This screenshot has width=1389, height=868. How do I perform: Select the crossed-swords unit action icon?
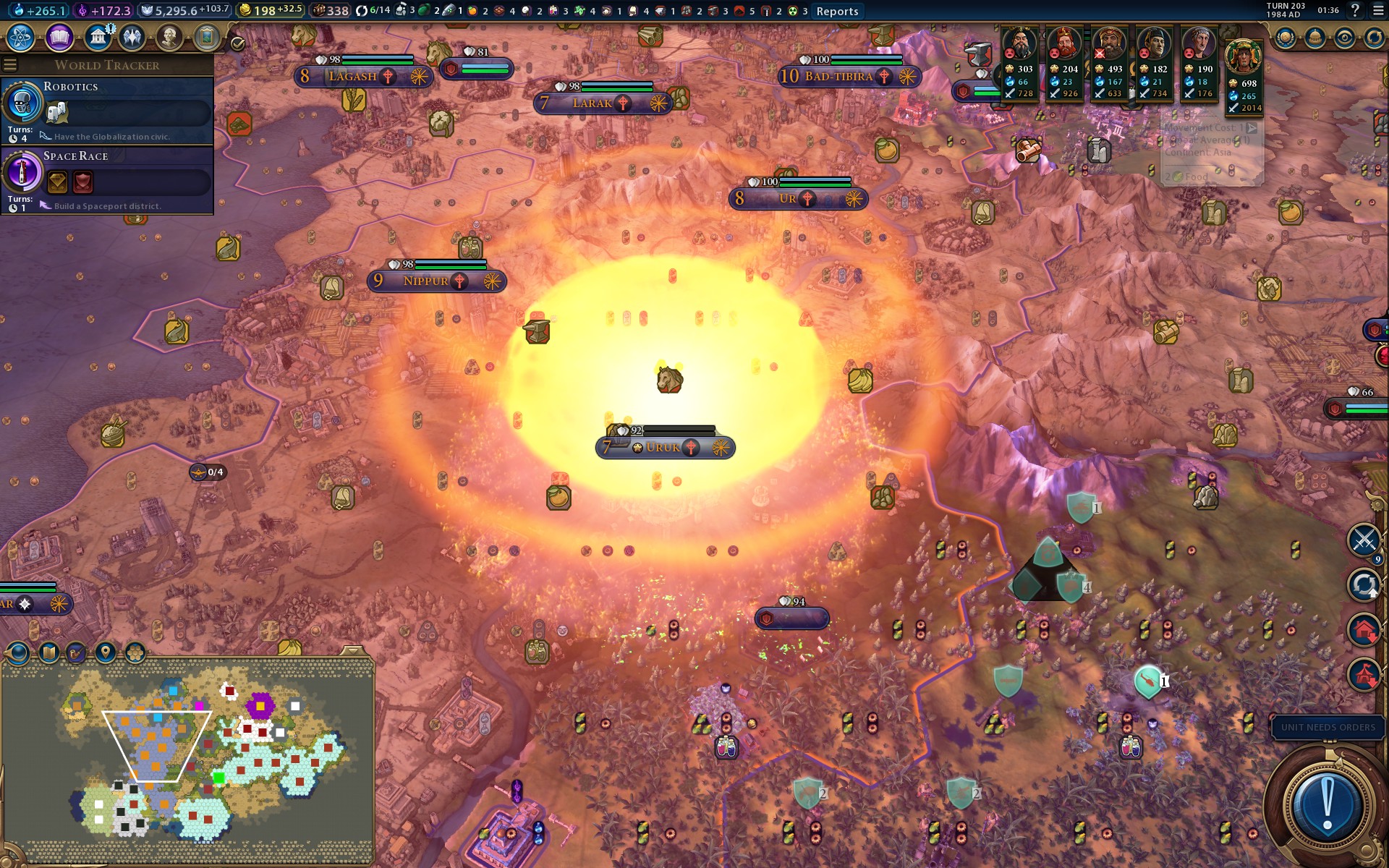coord(1364,538)
